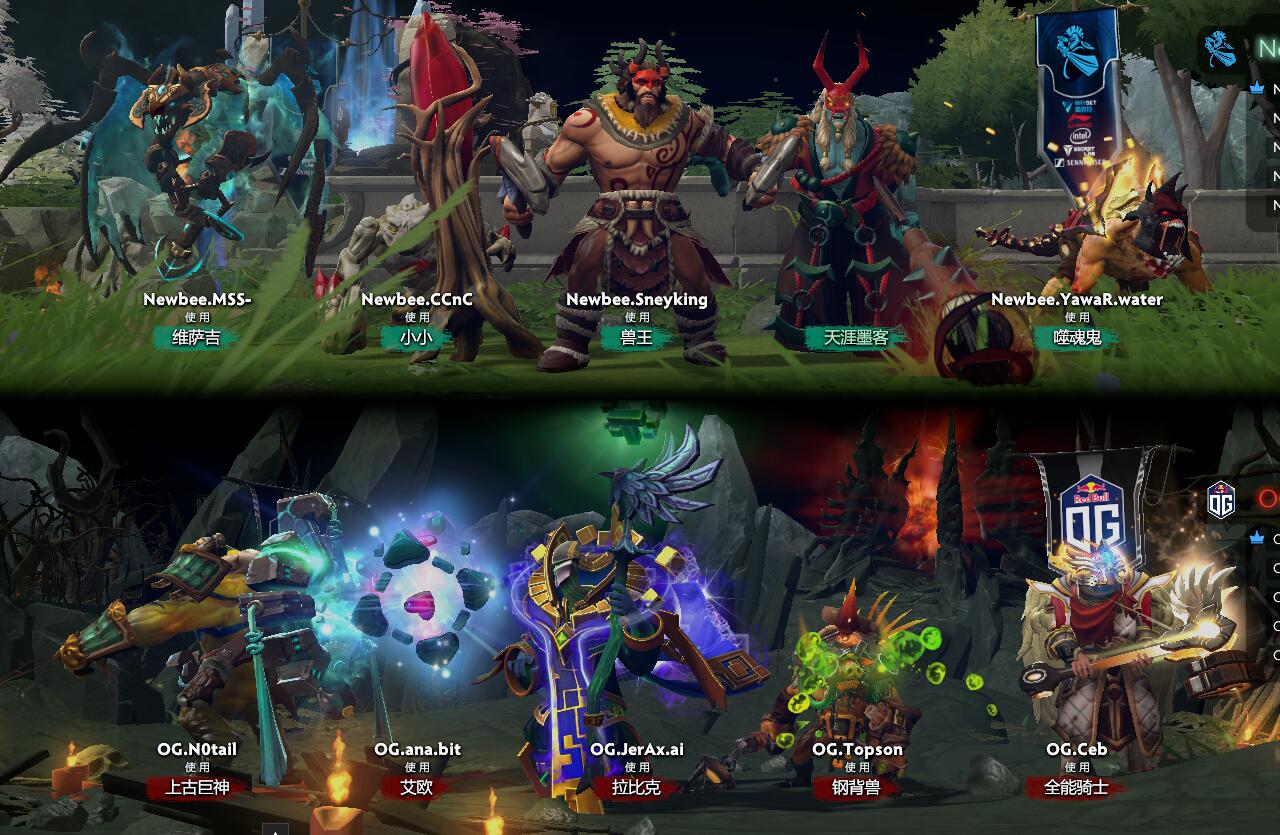Select the 维萨吉 hero nameplate
Screen dimensions: 1280x835
click(x=197, y=338)
